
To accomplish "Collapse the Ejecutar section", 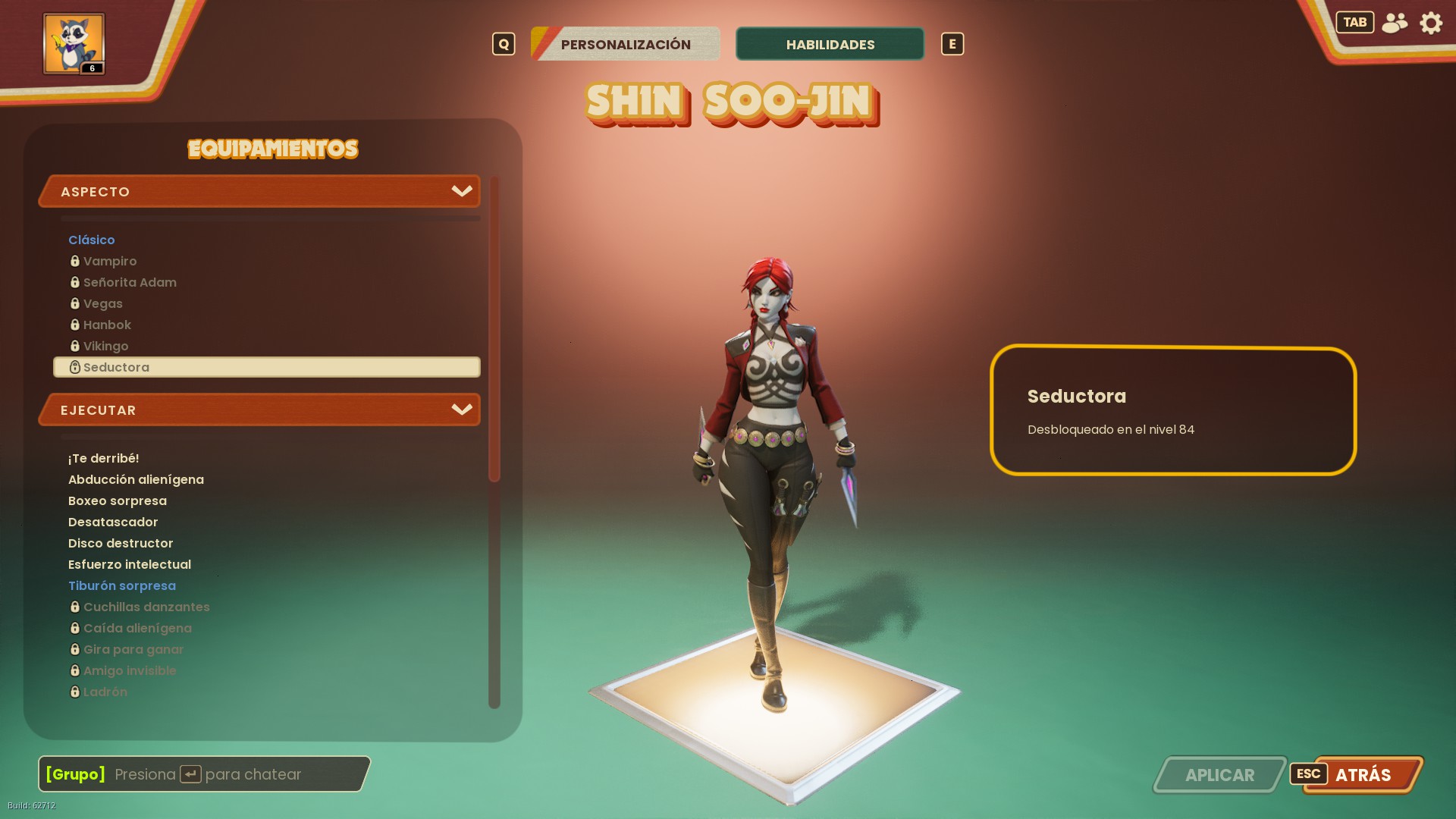I will [461, 409].
